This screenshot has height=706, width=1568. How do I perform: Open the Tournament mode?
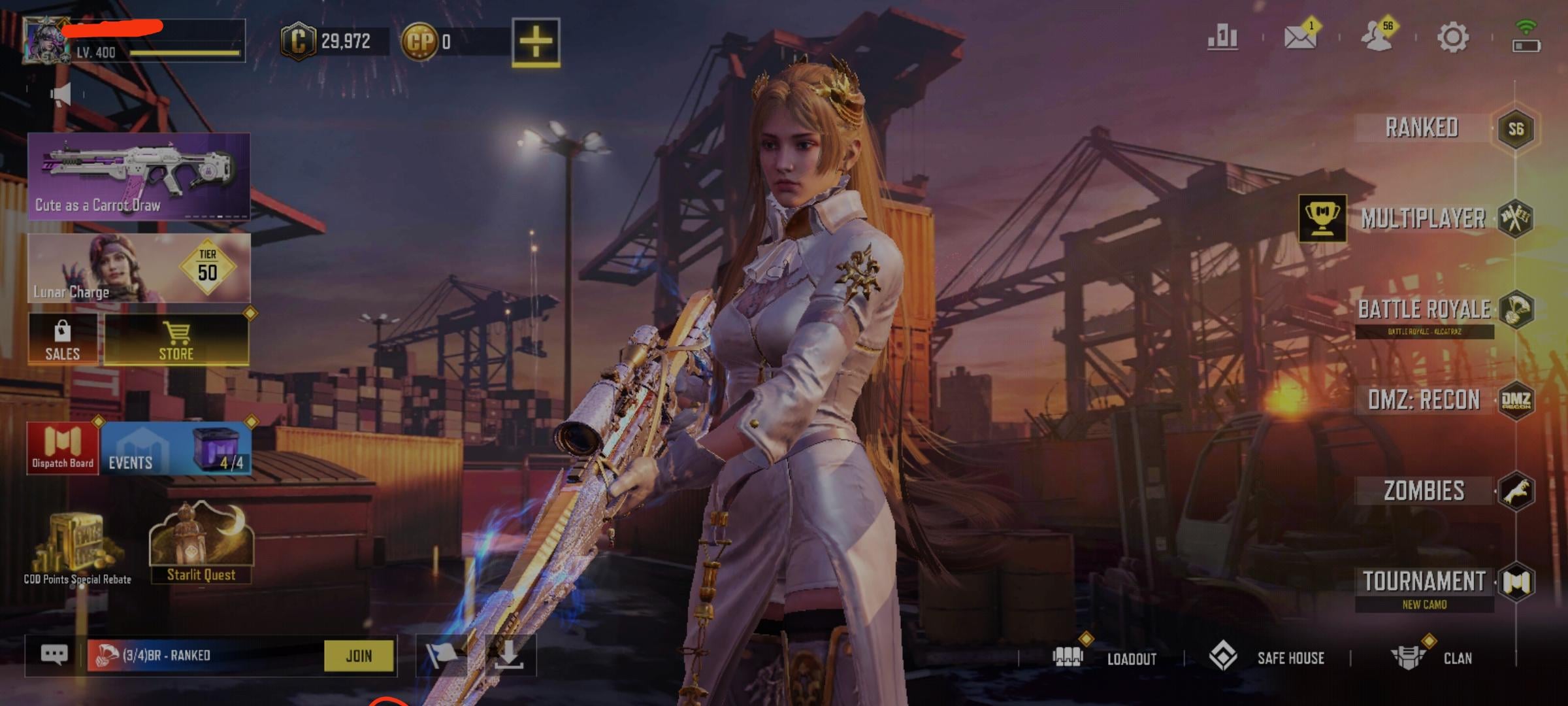point(1424,582)
